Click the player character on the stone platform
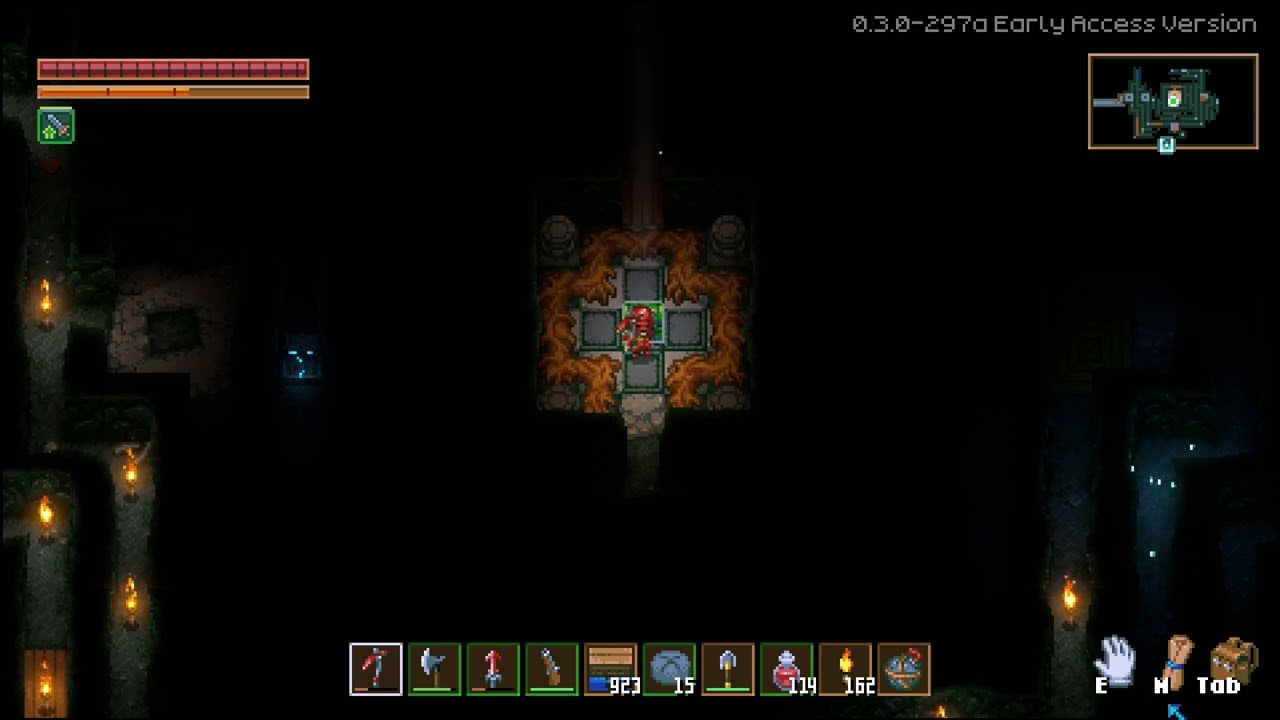This screenshot has height=720, width=1280. coord(640,330)
